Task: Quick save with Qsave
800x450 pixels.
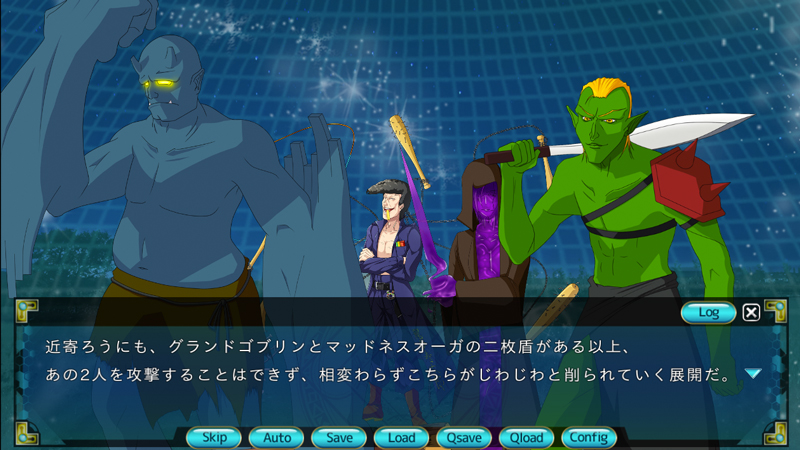Action: click(464, 437)
